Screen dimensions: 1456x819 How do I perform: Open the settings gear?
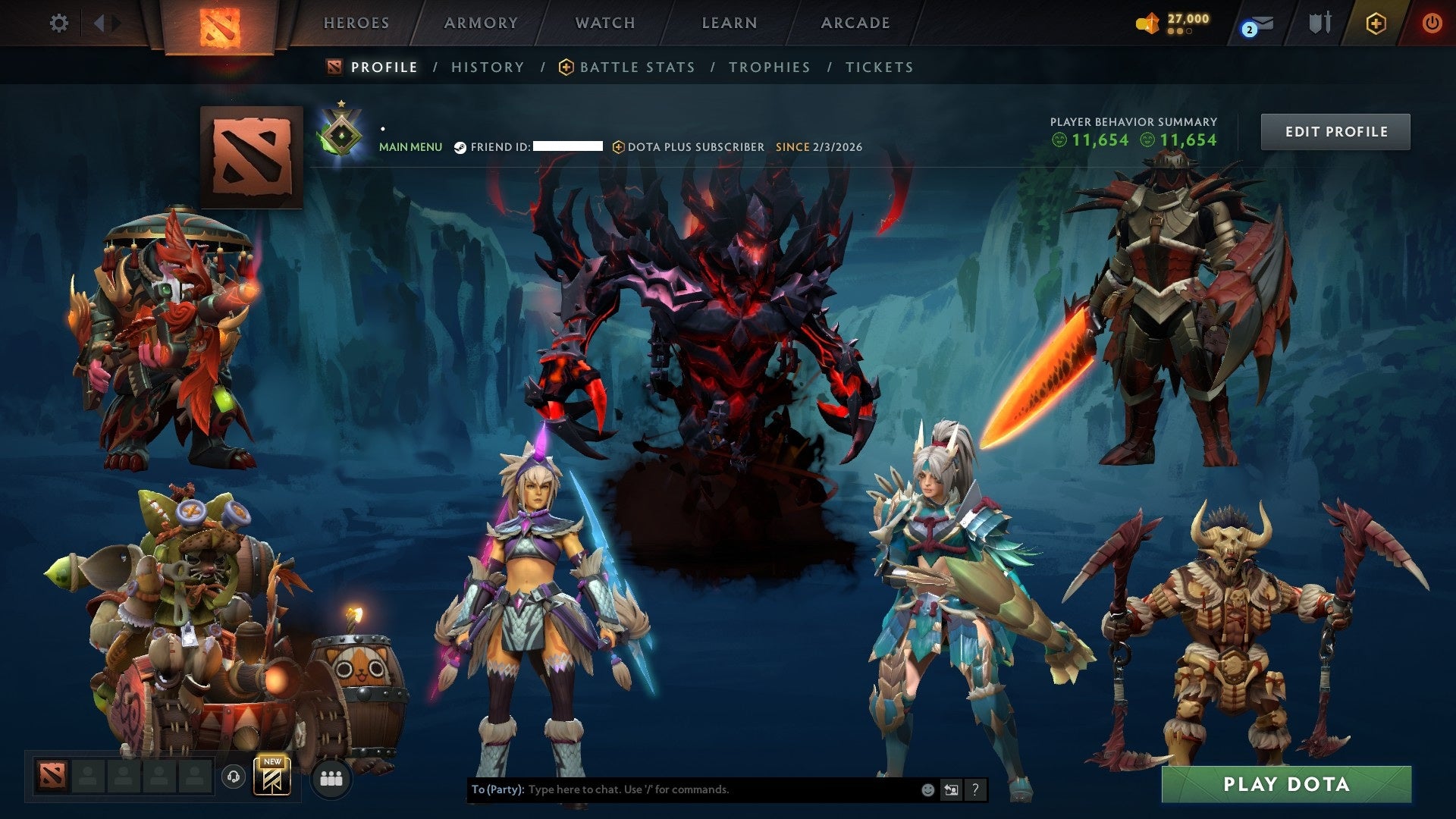59,23
